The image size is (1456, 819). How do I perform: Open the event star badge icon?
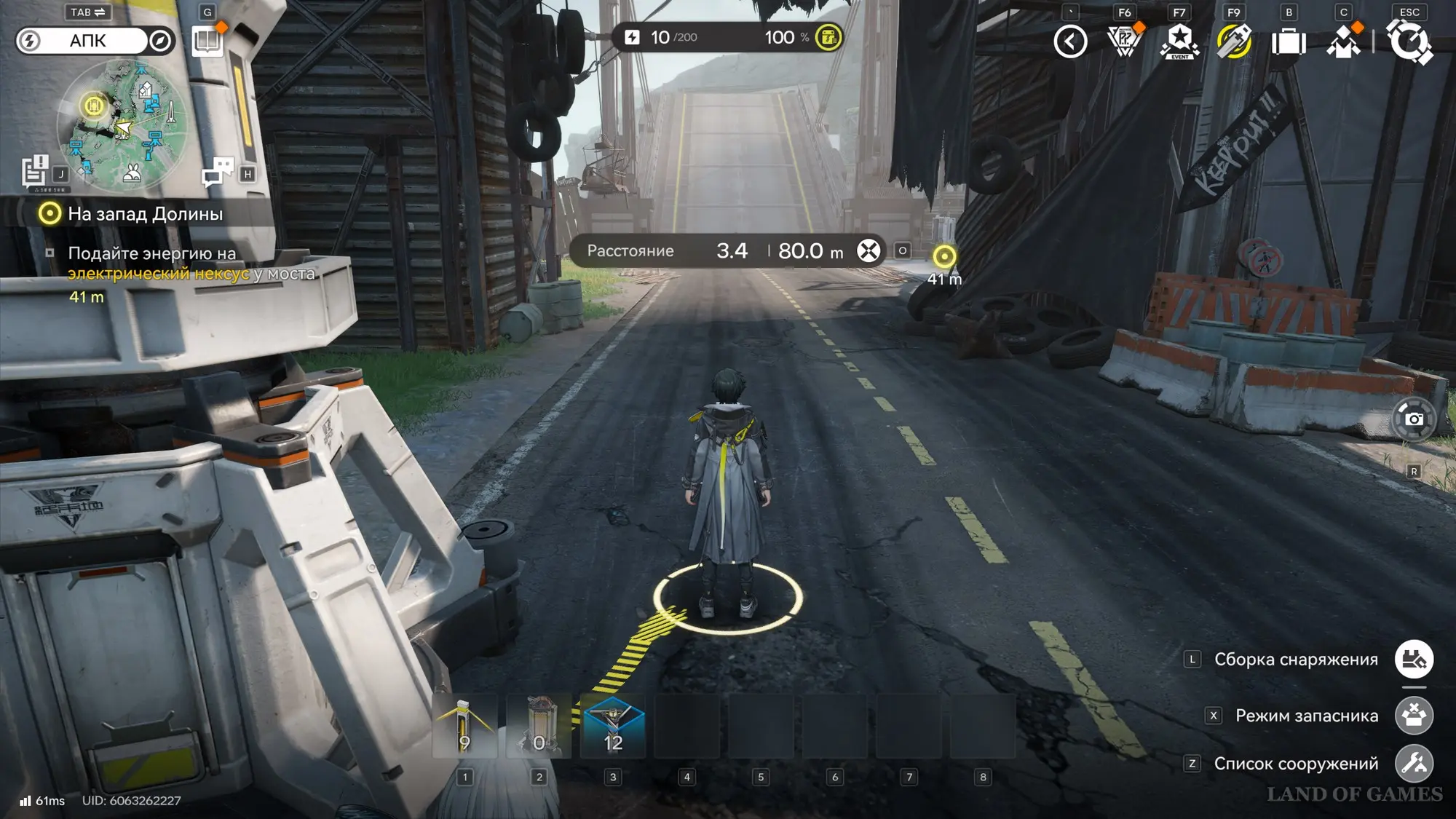(x=1179, y=41)
